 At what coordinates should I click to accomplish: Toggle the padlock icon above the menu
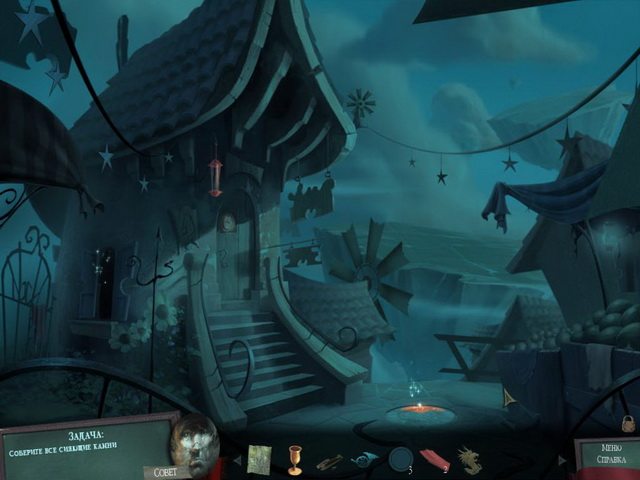[x=628, y=423]
